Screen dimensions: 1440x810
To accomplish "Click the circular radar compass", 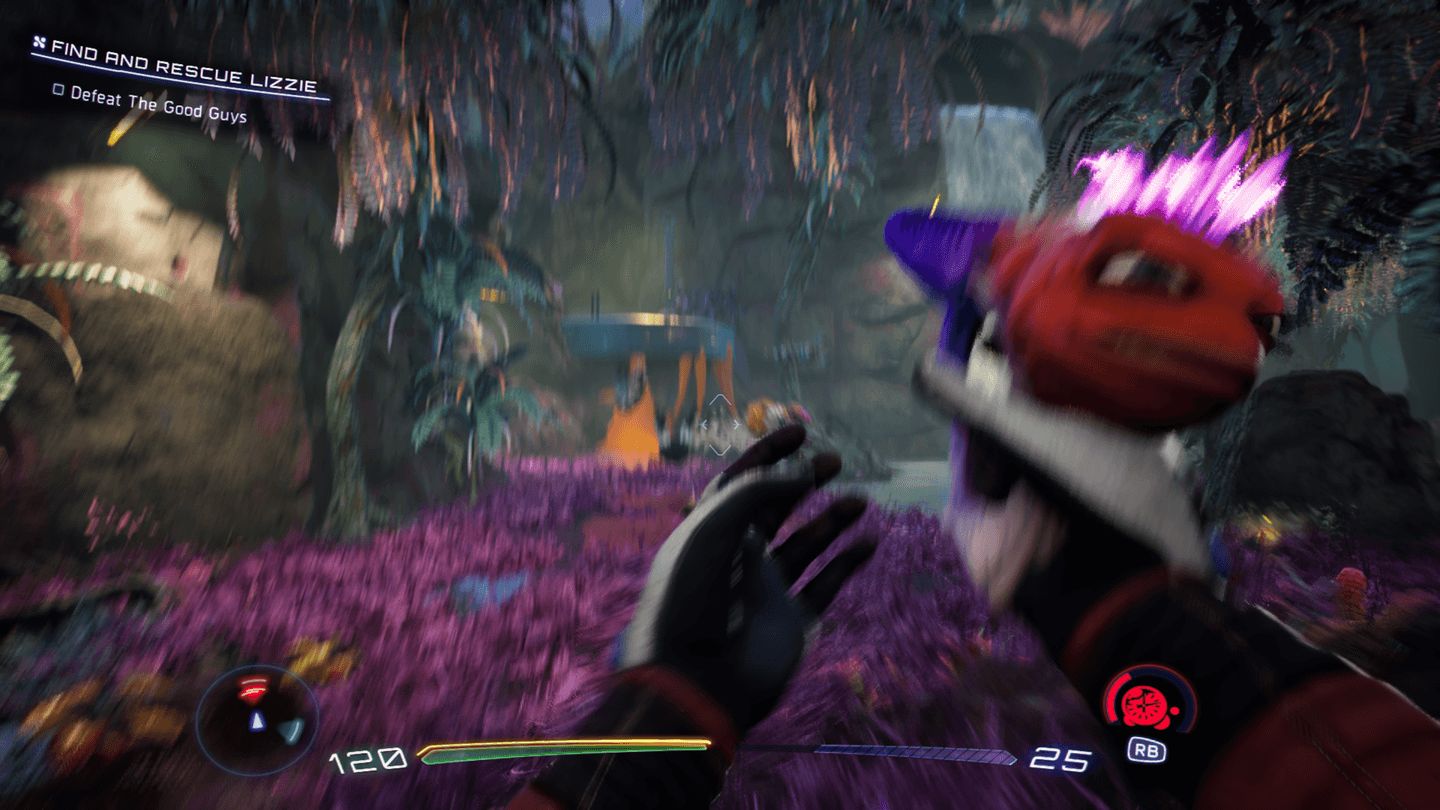I will tap(257, 714).
